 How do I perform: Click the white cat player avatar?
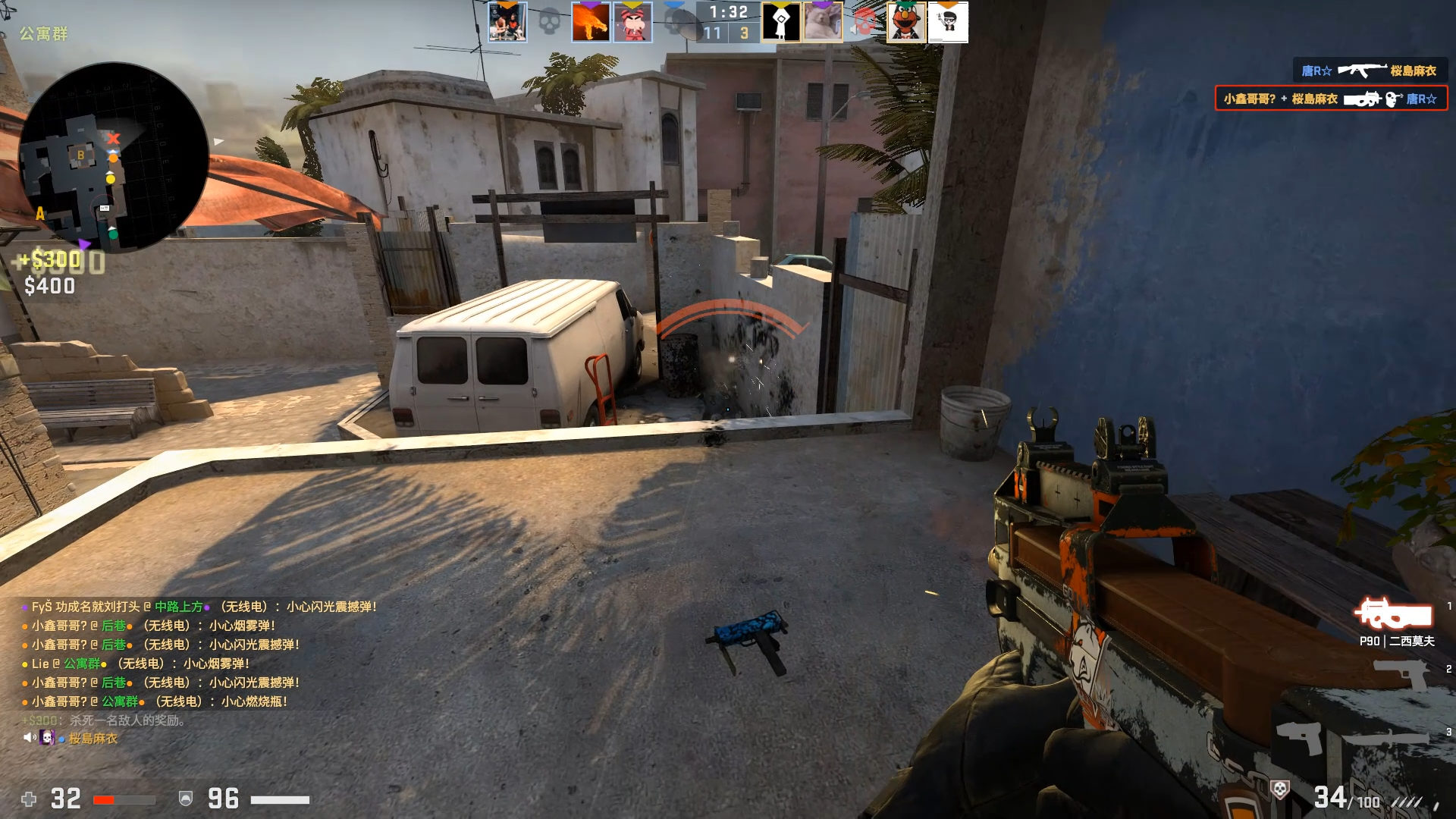[823, 22]
